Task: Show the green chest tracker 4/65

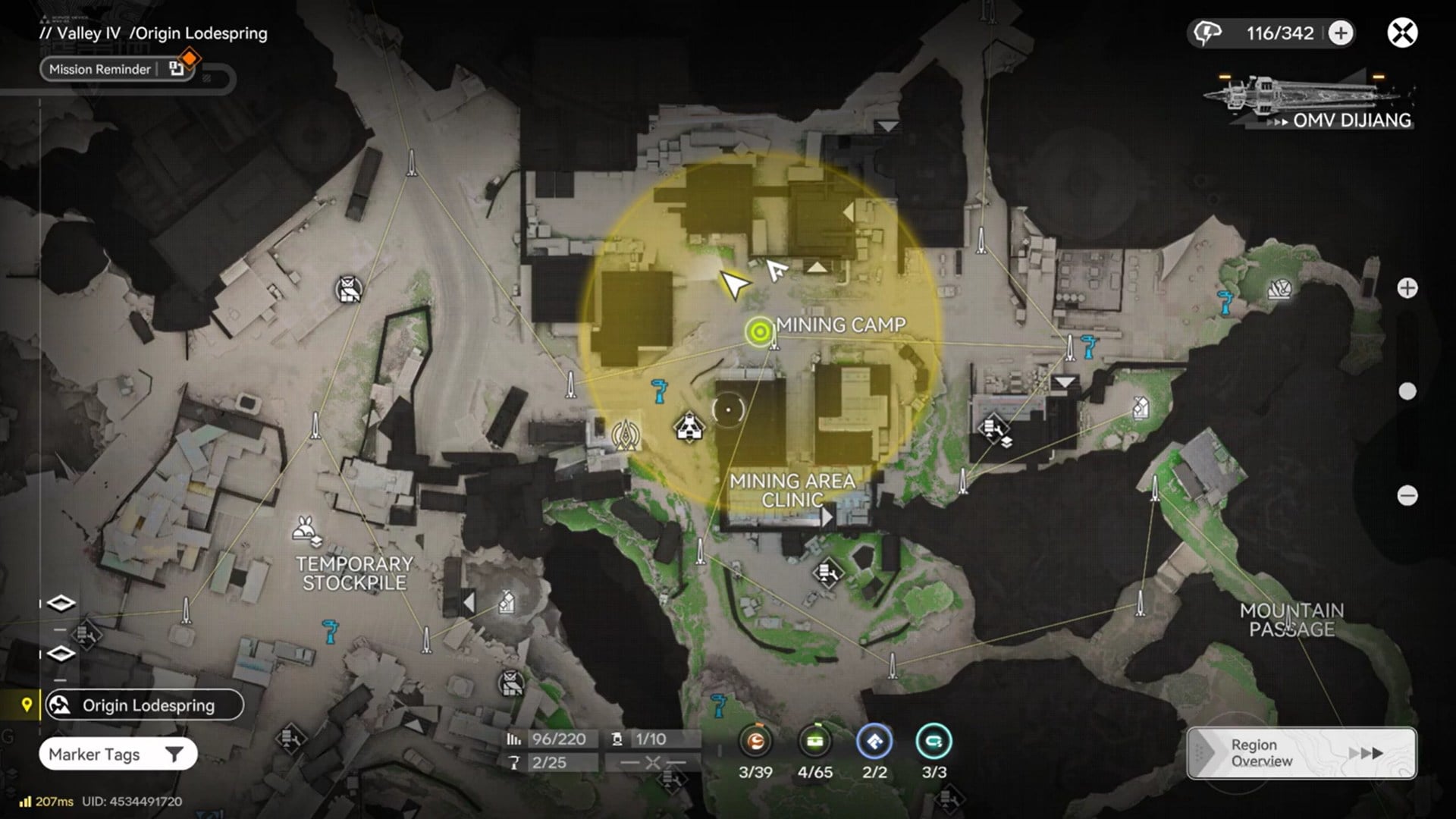Action: click(815, 742)
